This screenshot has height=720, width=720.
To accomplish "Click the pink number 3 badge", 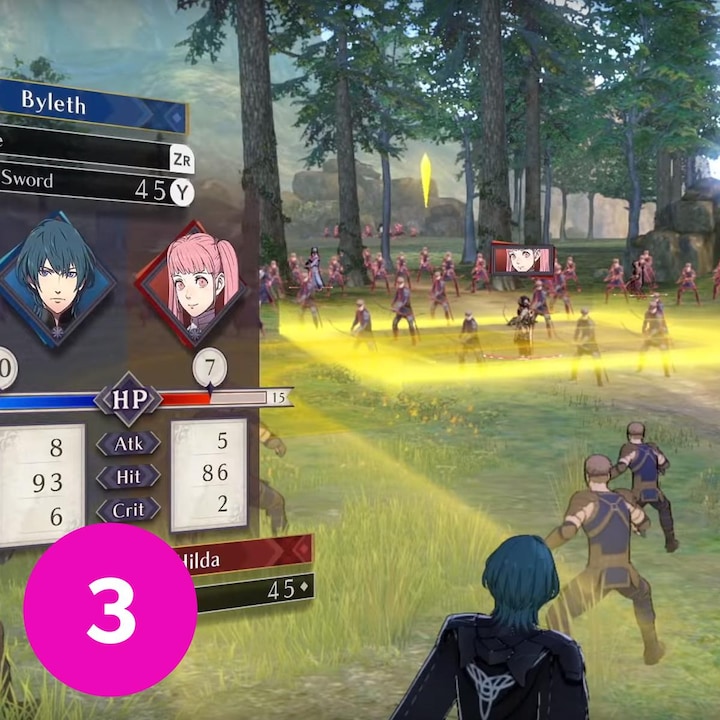I will (110, 611).
